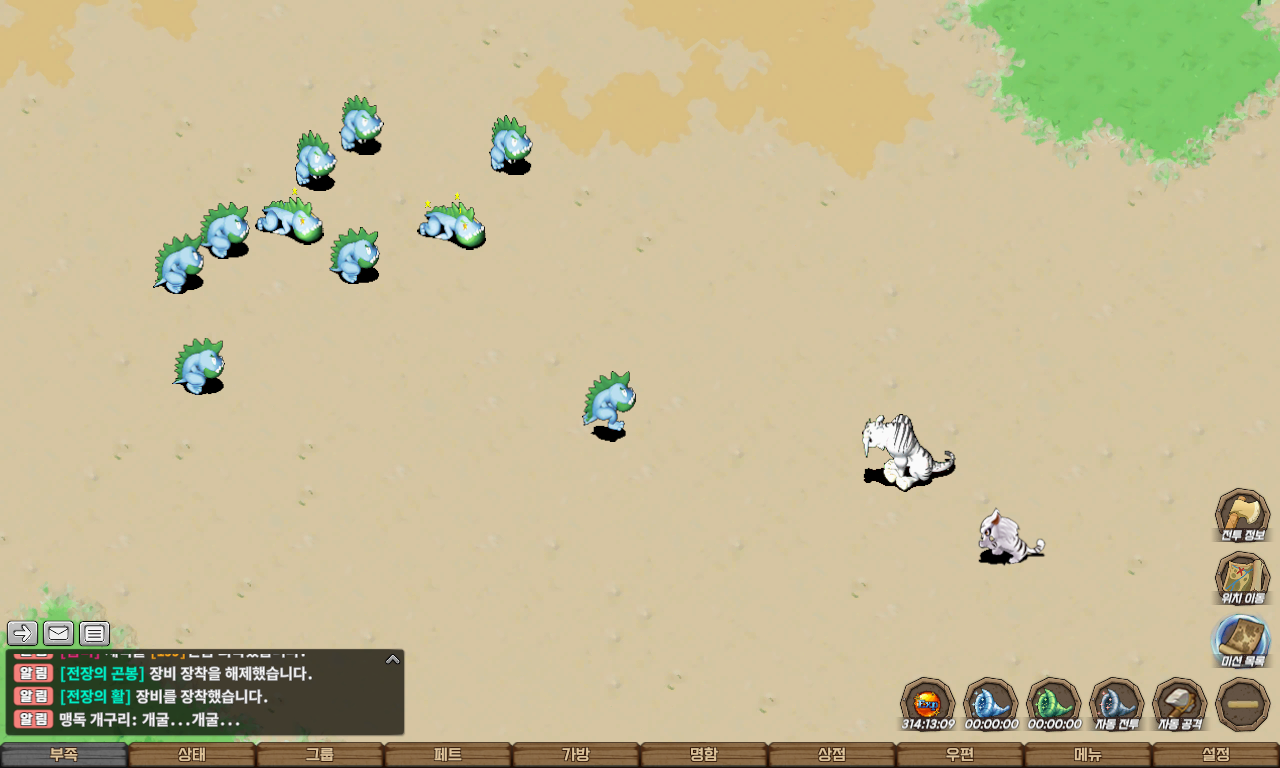The image size is (1280, 768).
Task: Open the 페트 (Pet) menu
Action: click(x=447, y=755)
